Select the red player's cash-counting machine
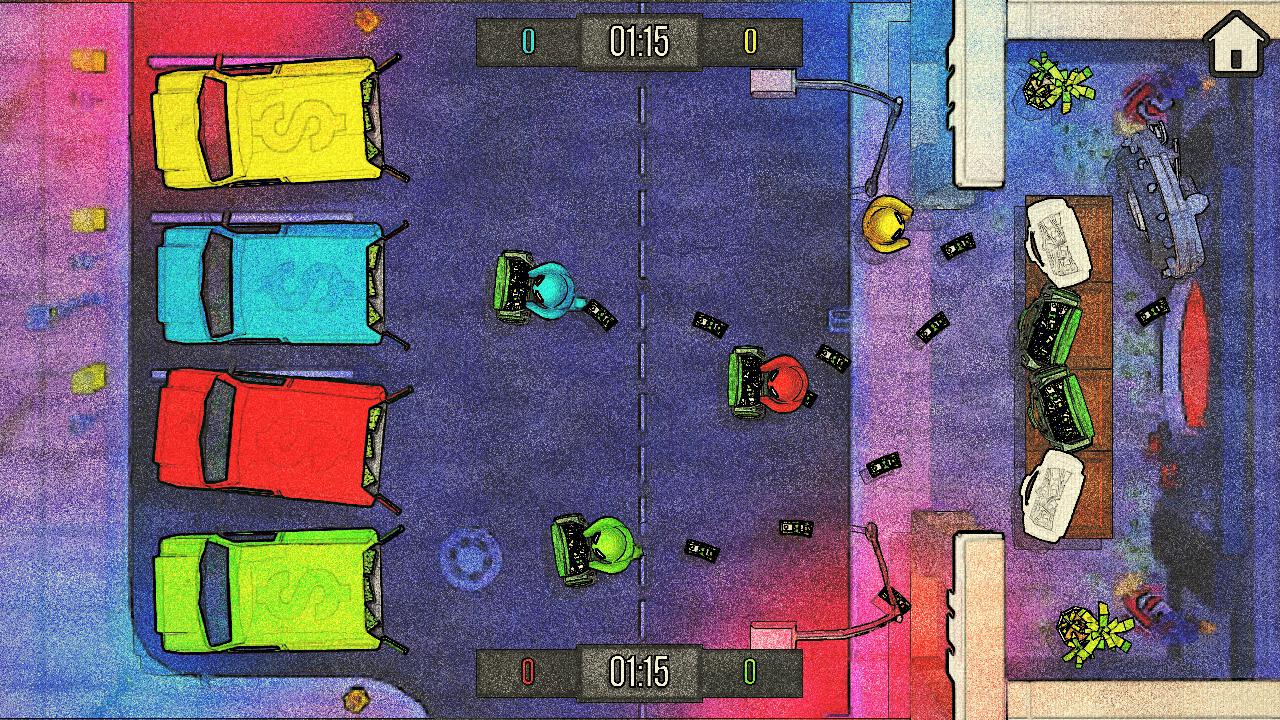Screen dimensions: 1280x720 coord(744,381)
